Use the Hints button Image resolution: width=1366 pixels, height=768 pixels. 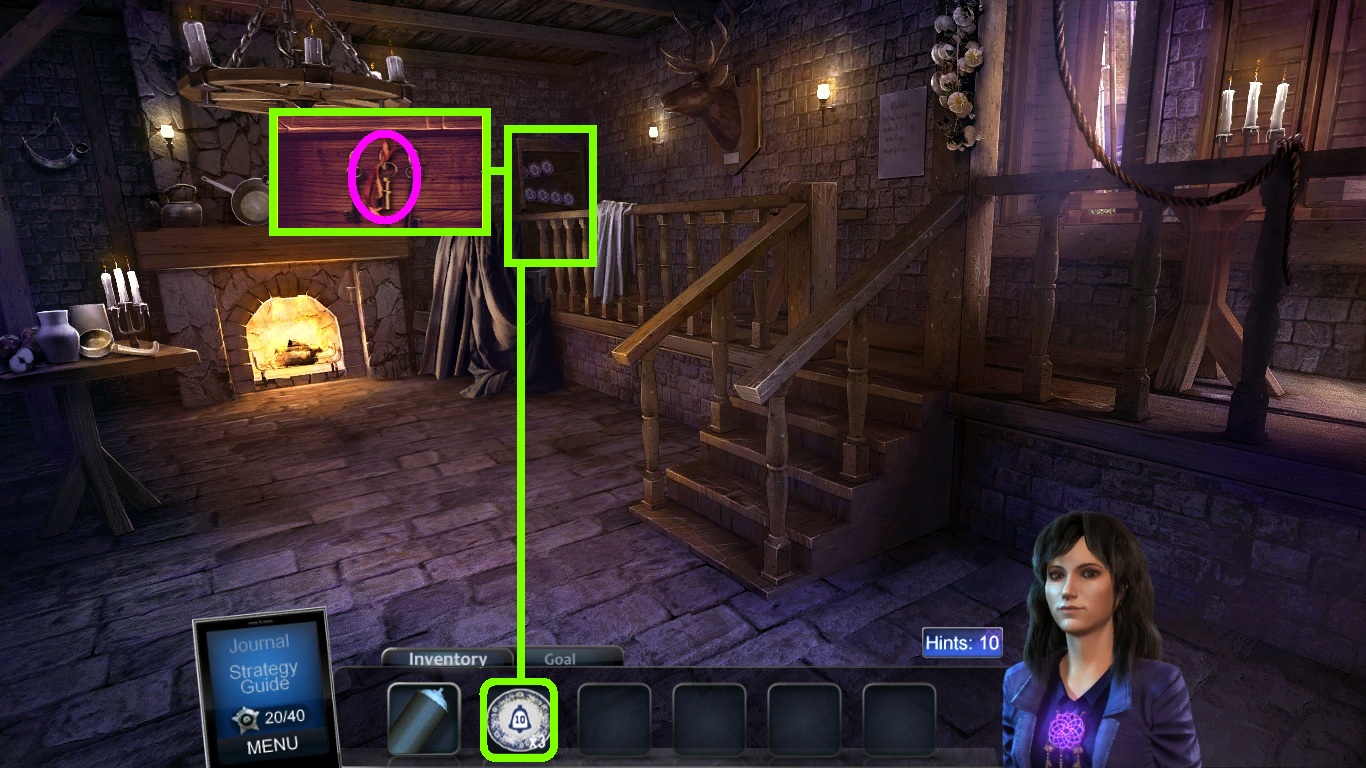coord(961,642)
